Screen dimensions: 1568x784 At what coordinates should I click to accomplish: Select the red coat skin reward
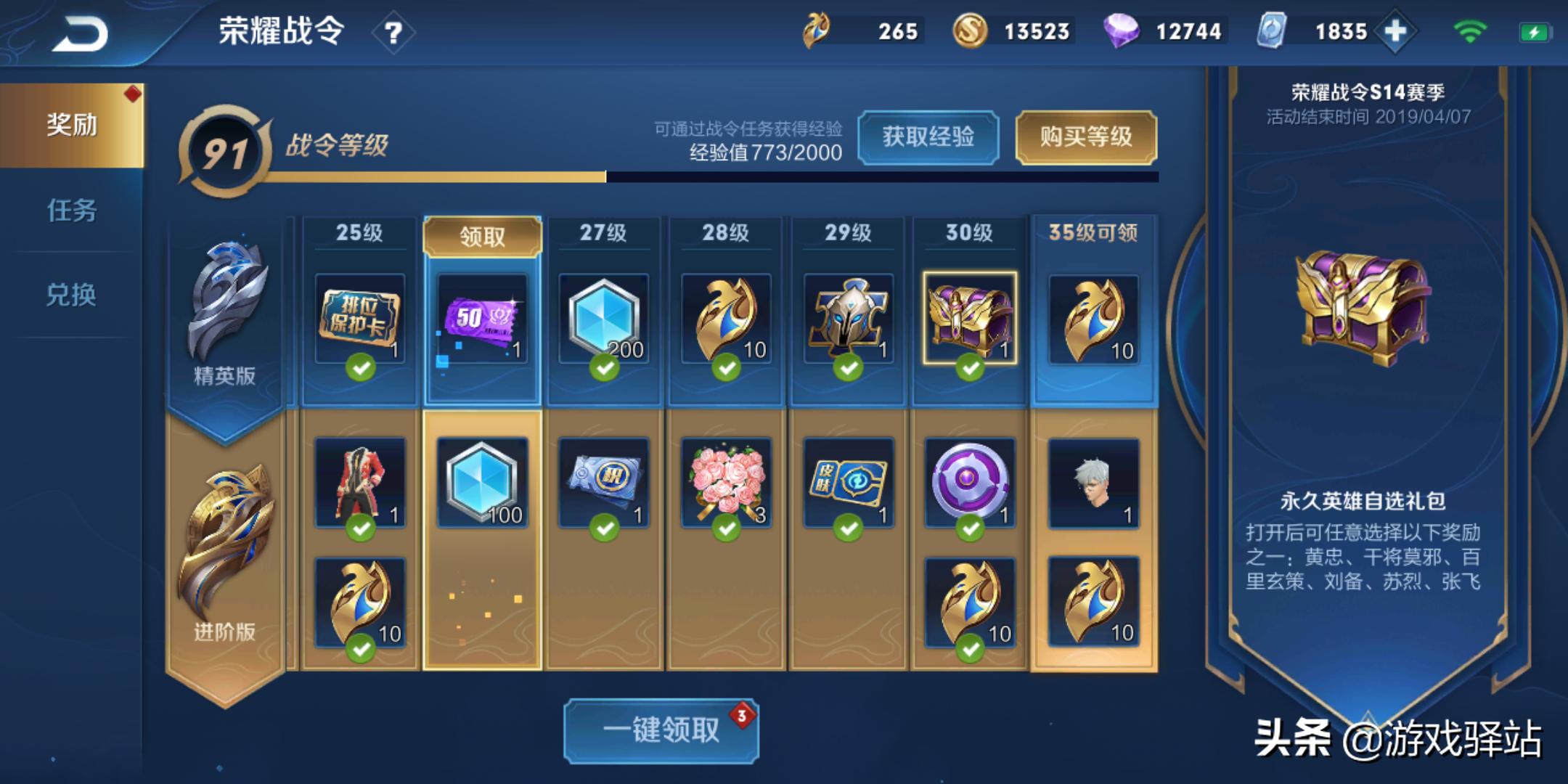tap(360, 482)
